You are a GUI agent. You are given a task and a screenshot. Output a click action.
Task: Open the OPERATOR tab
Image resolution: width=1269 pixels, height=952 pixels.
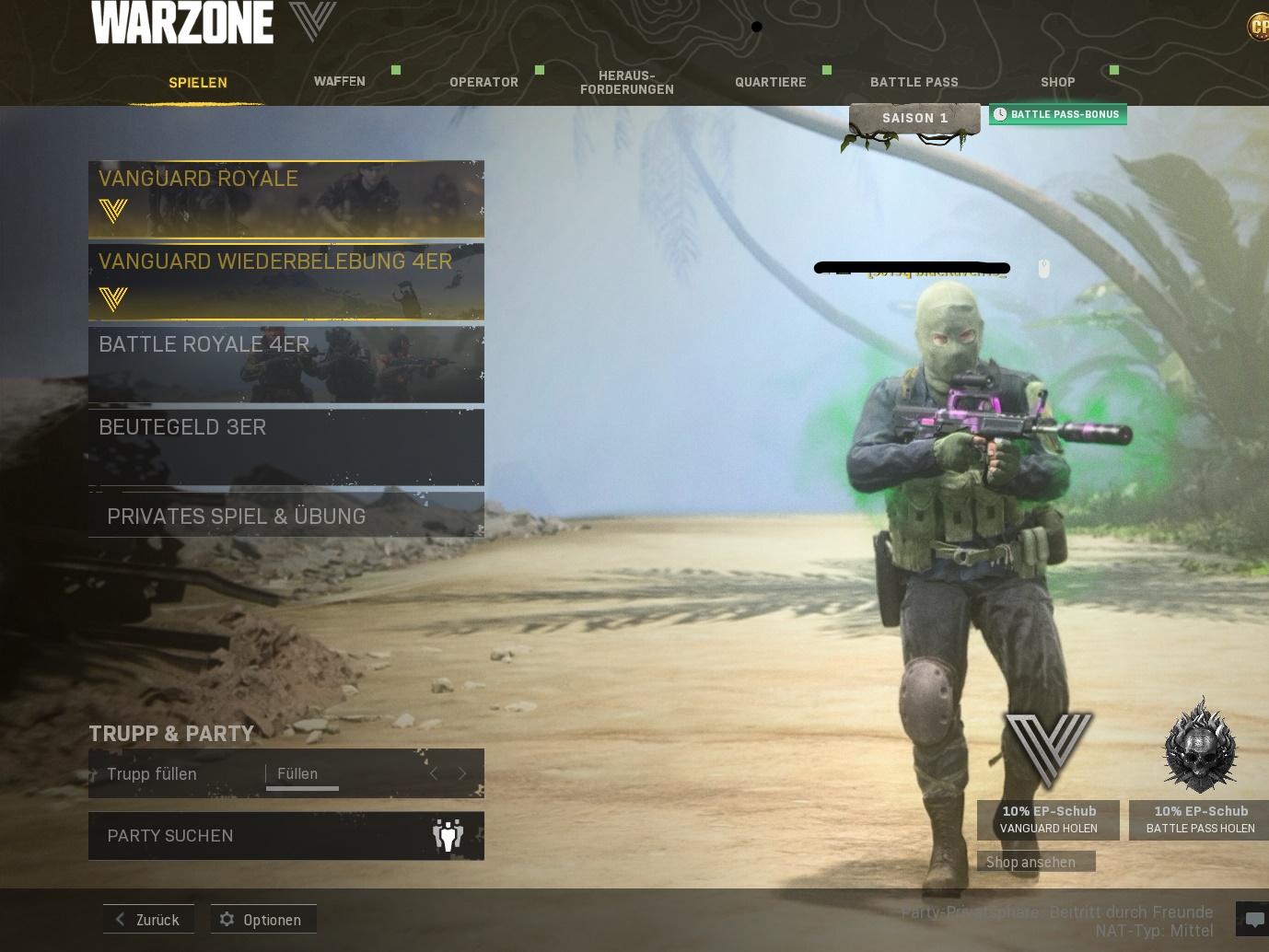pyautogui.click(x=483, y=81)
